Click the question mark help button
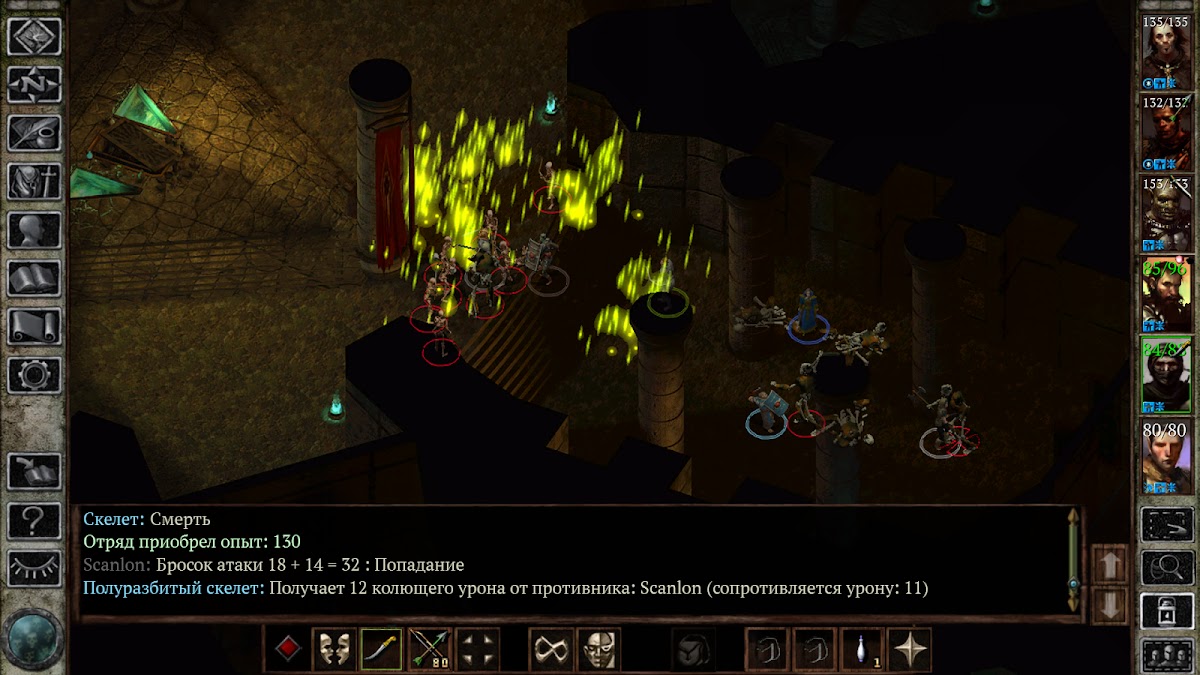1200x675 pixels. (x=34, y=520)
